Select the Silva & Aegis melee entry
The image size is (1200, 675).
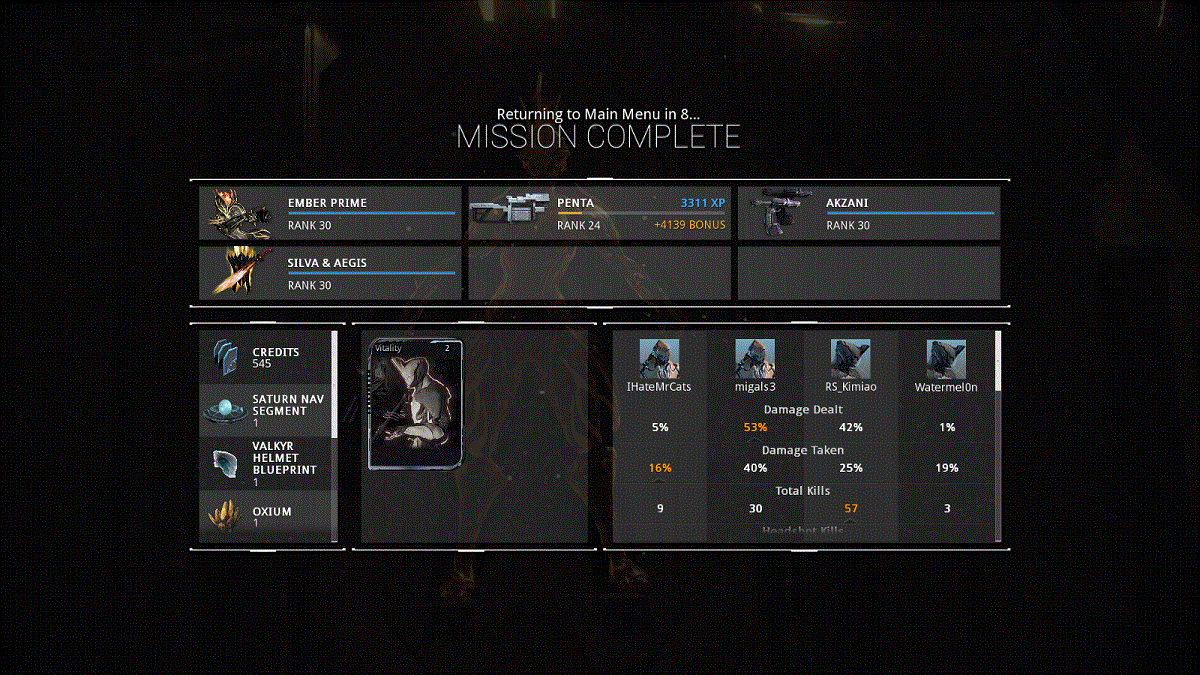330,273
